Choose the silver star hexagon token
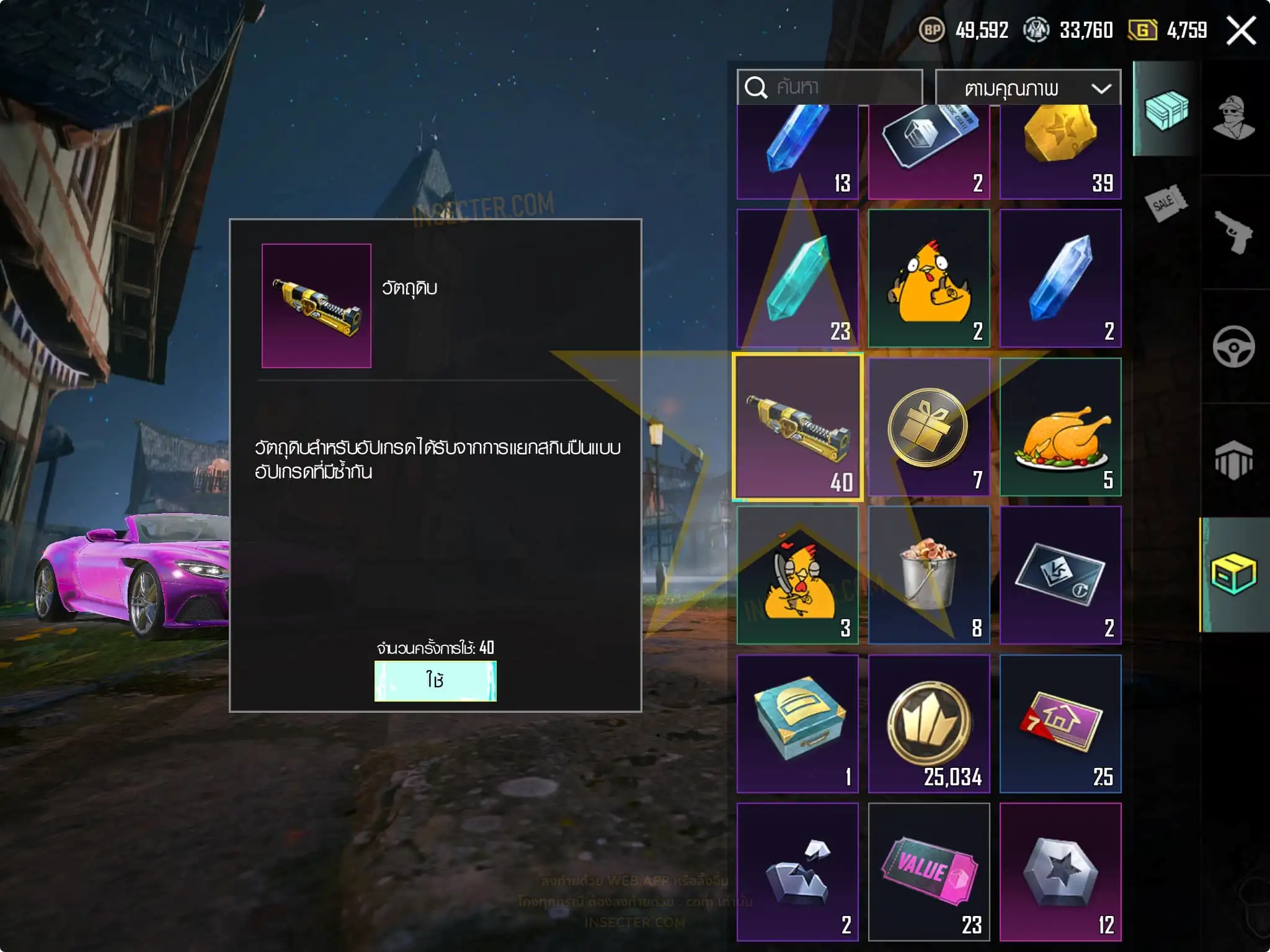Viewport: 1270px width, 952px height. pos(1060,871)
